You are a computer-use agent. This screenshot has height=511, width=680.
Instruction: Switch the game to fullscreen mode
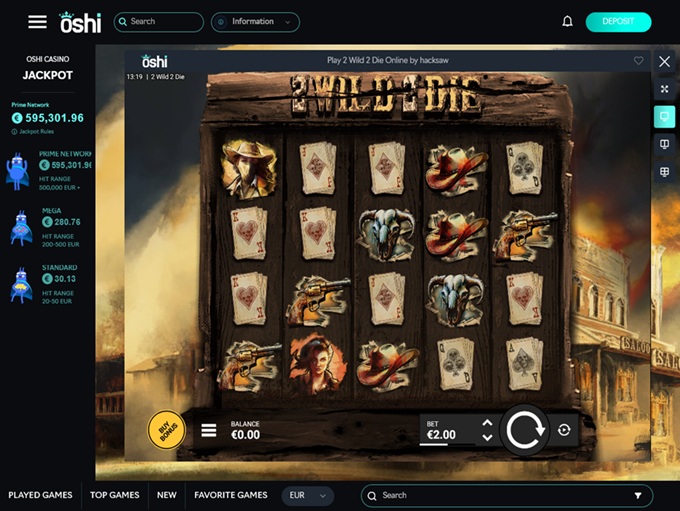click(x=665, y=89)
